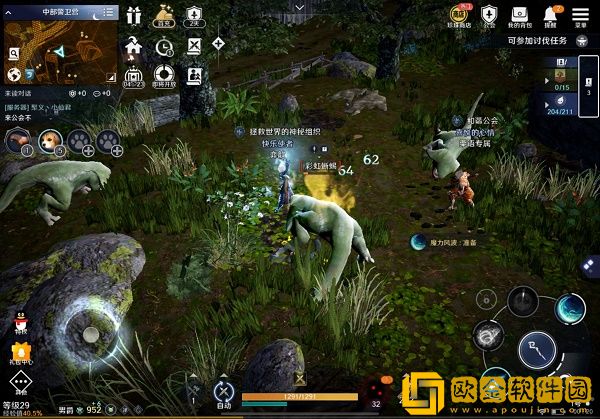The width and height of the screenshot is (600, 419).
Task: Open the notification bell alerts
Action: 550,14
